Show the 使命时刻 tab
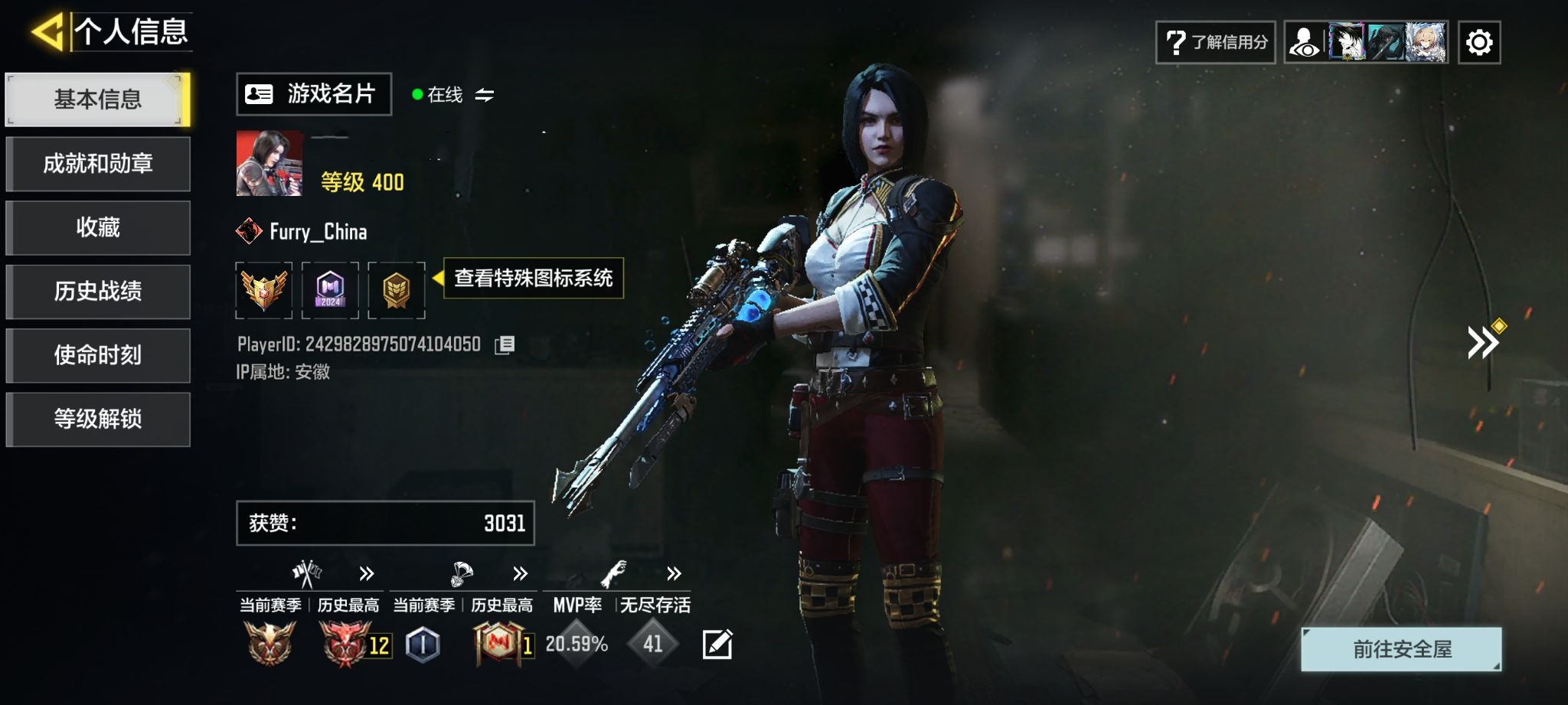This screenshot has width=1568, height=705. click(x=98, y=355)
